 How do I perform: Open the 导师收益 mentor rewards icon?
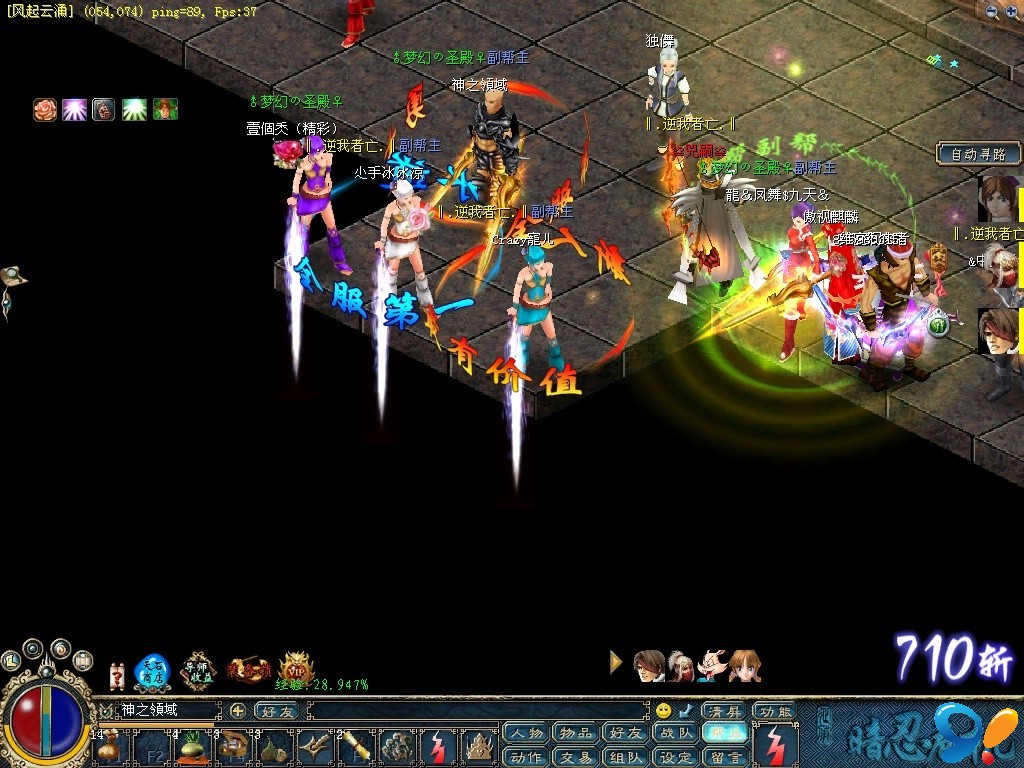click(x=198, y=671)
